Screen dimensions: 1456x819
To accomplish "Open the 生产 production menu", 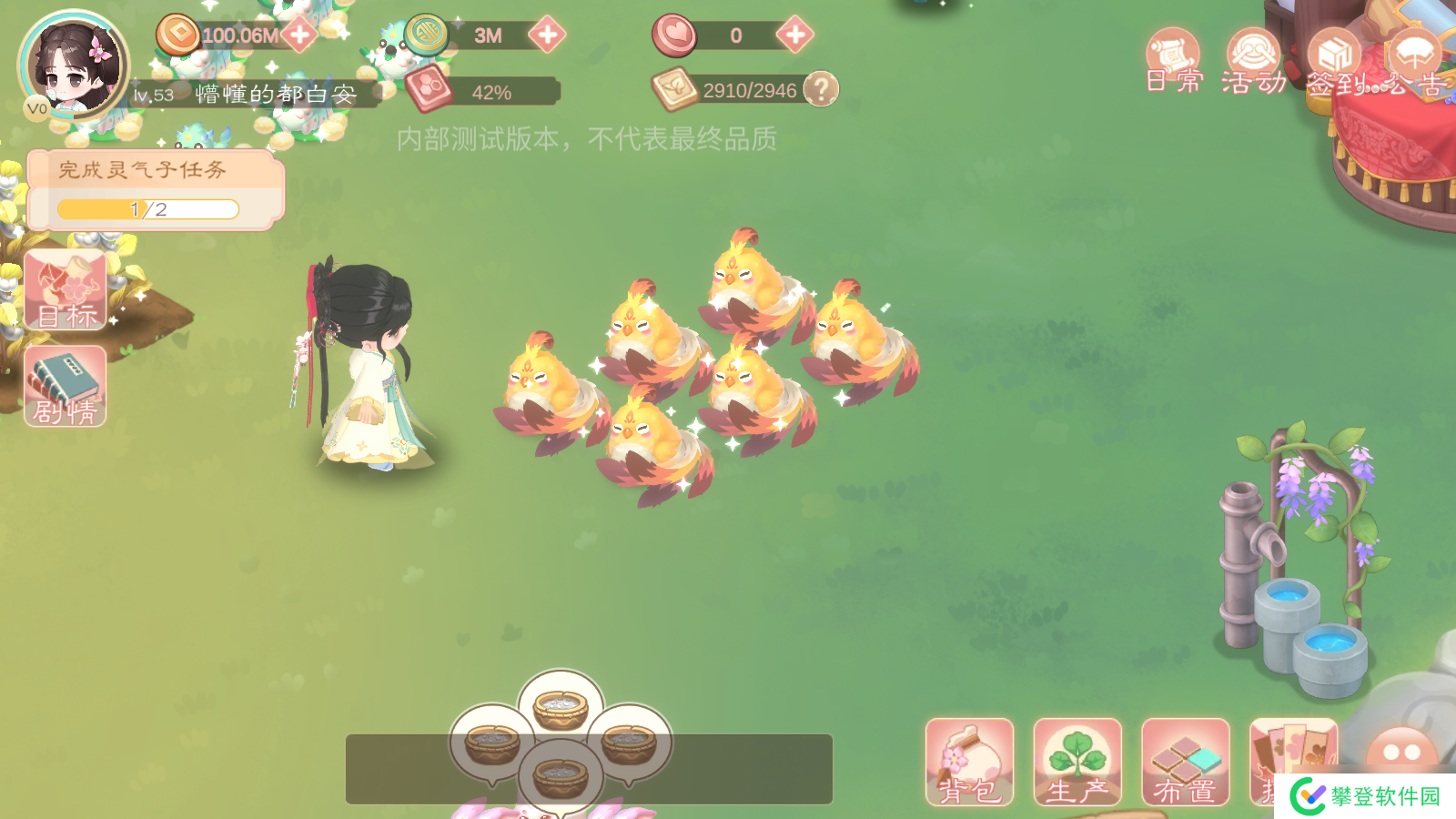I will (x=1077, y=762).
